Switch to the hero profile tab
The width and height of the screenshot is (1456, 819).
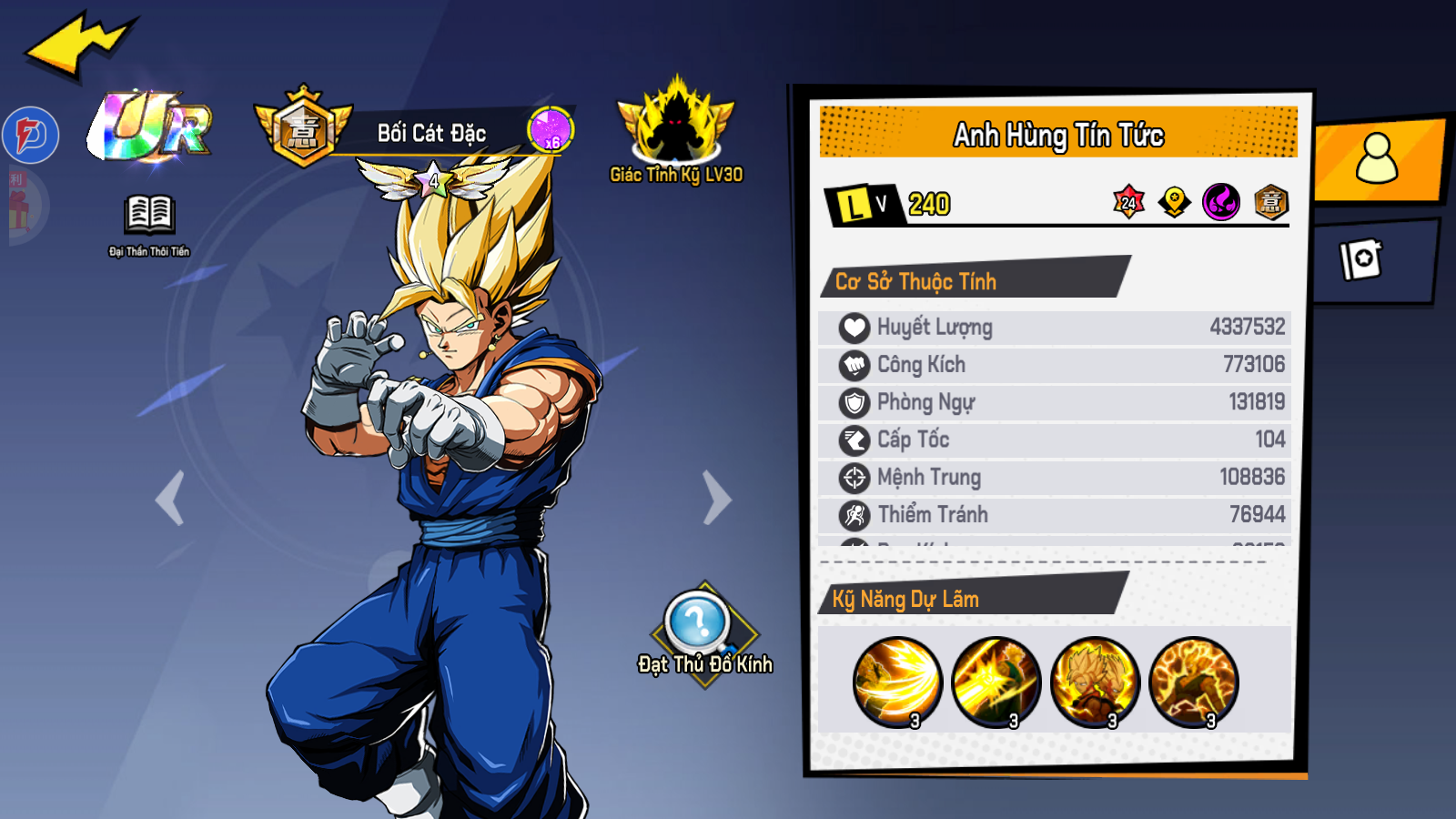(x=1377, y=160)
